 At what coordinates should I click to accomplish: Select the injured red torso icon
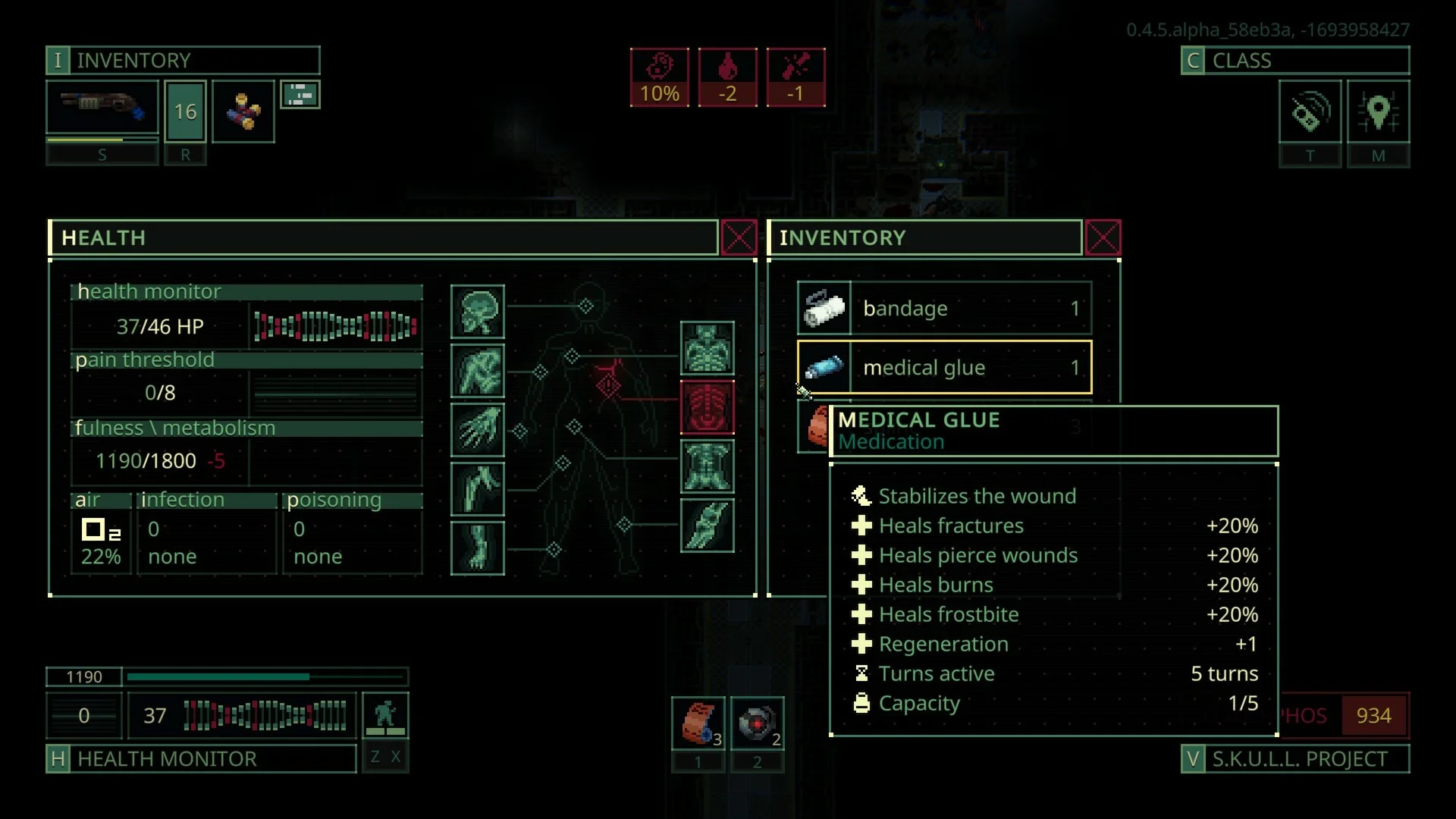click(707, 408)
